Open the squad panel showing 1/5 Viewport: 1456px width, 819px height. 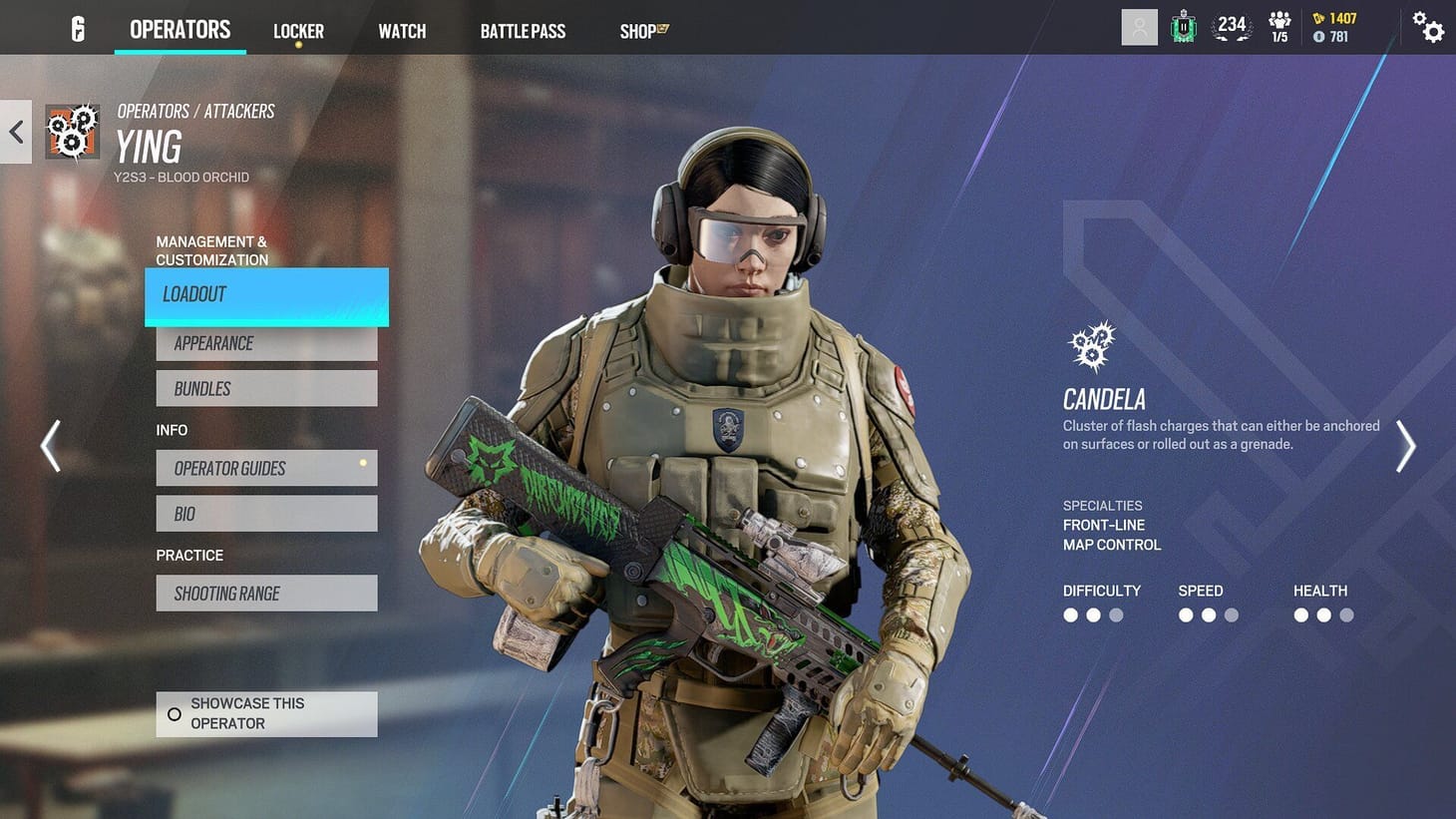pyautogui.click(x=1279, y=27)
